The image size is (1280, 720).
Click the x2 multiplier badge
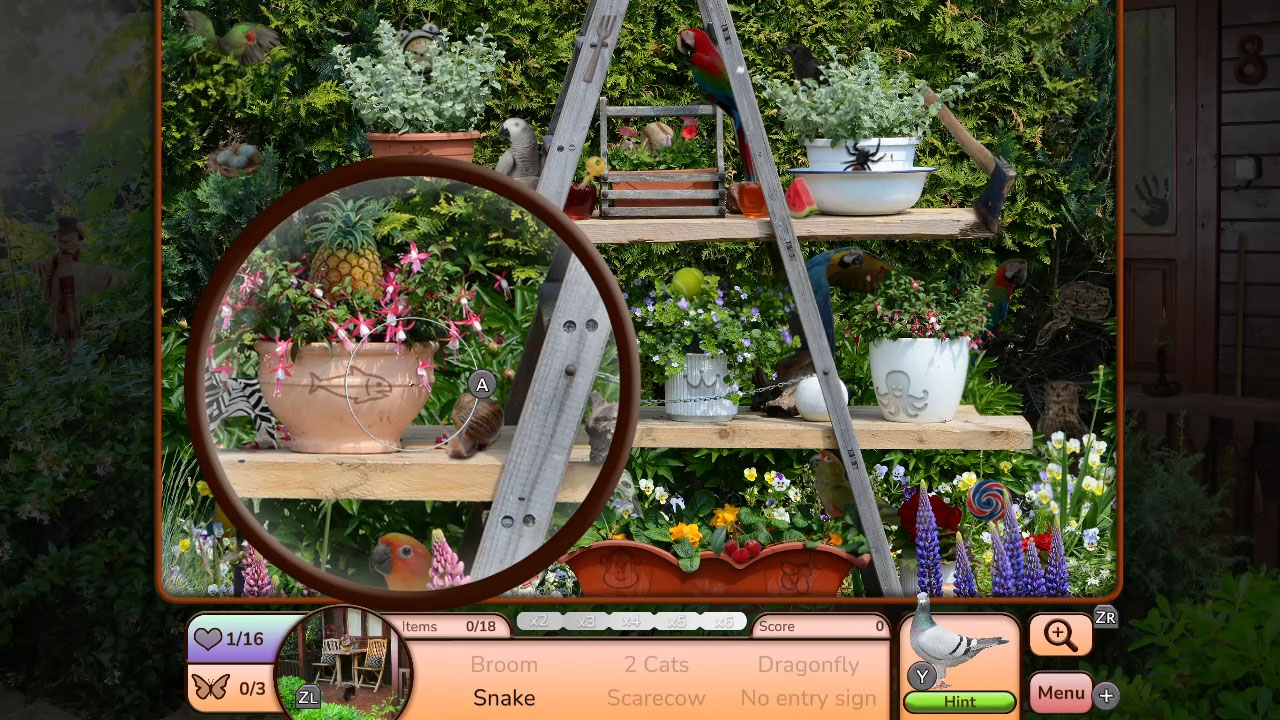pyautogui.click(x=539, y=620)
